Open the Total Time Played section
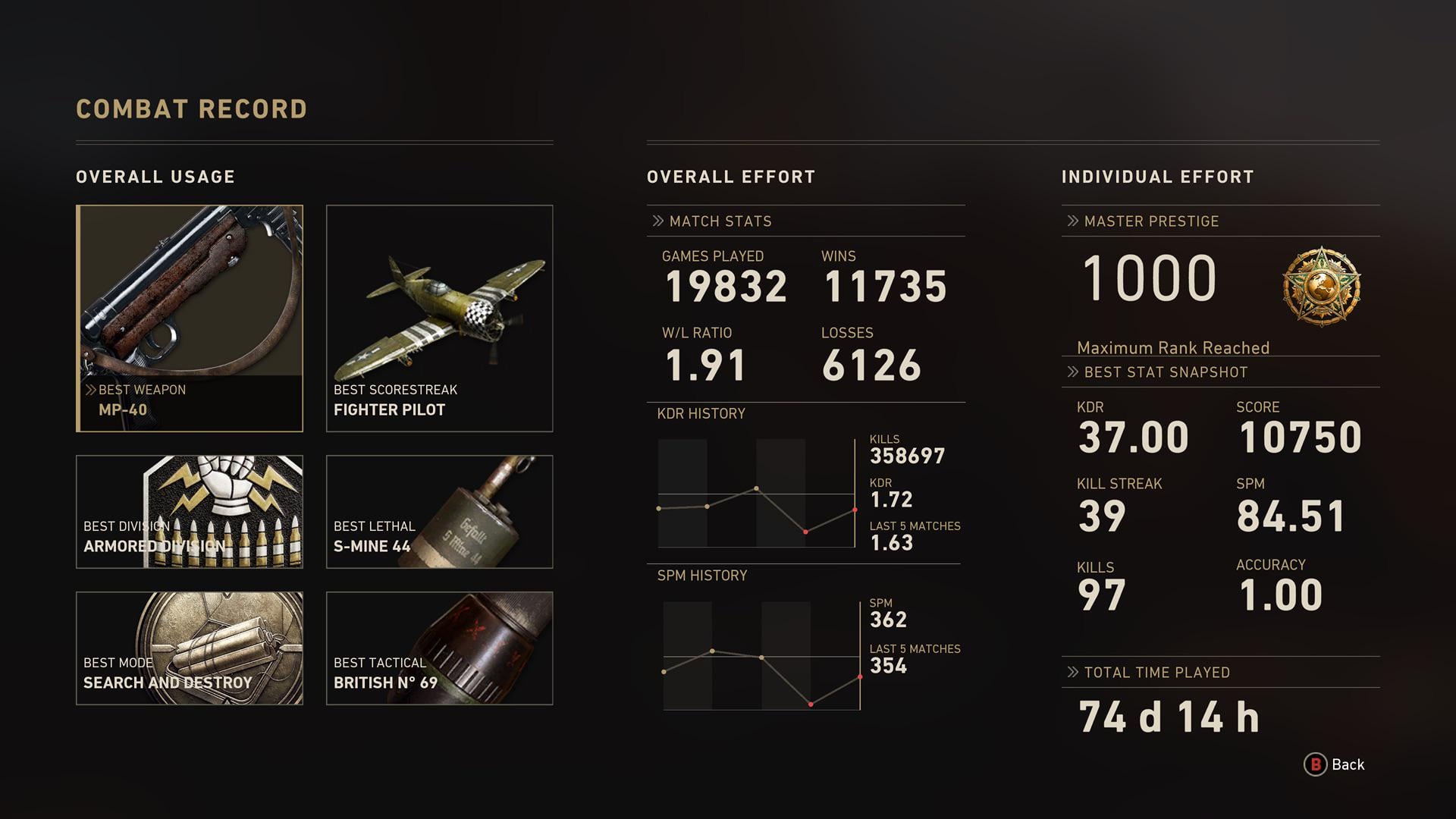Screen dimensions: 1456x819 point(1156,673)
